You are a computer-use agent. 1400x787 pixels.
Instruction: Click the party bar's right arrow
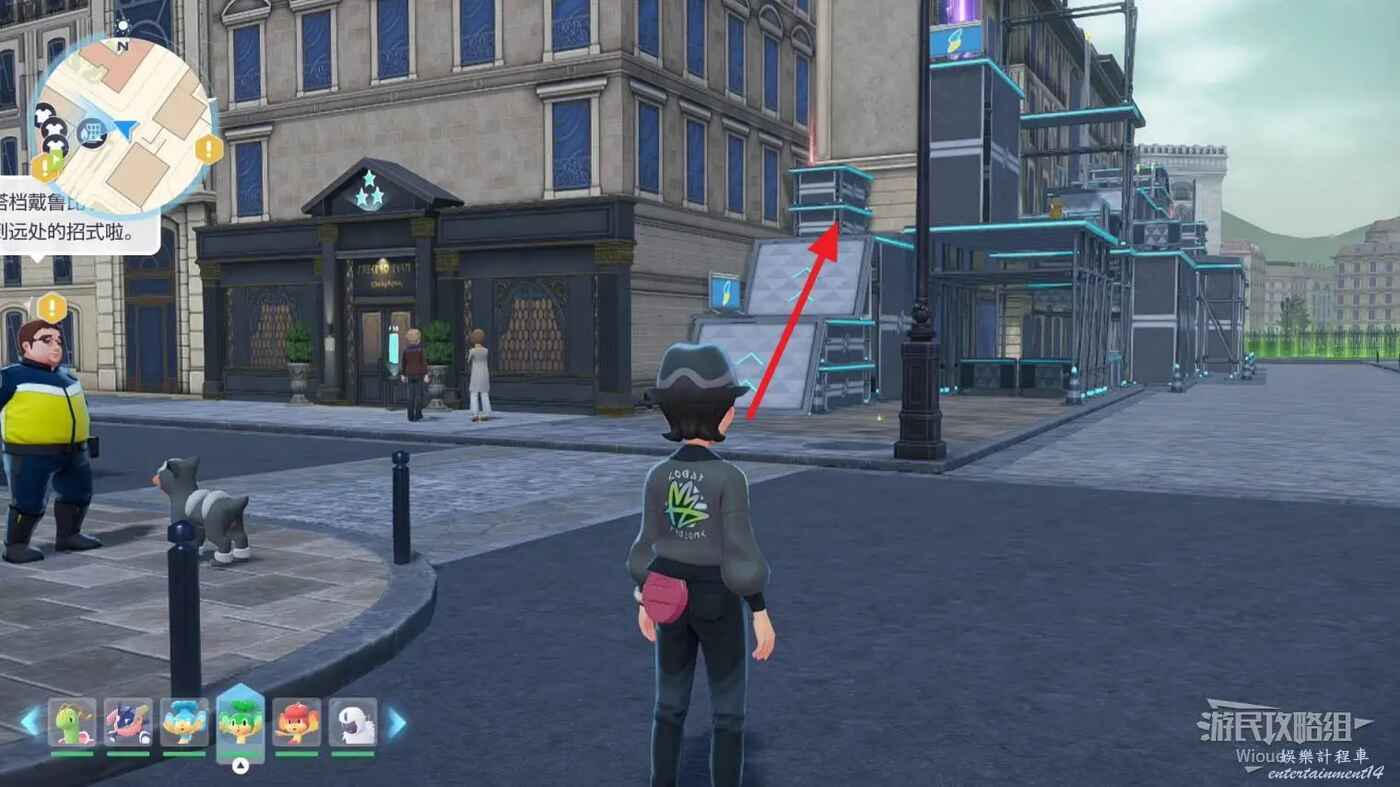(397, 722)
